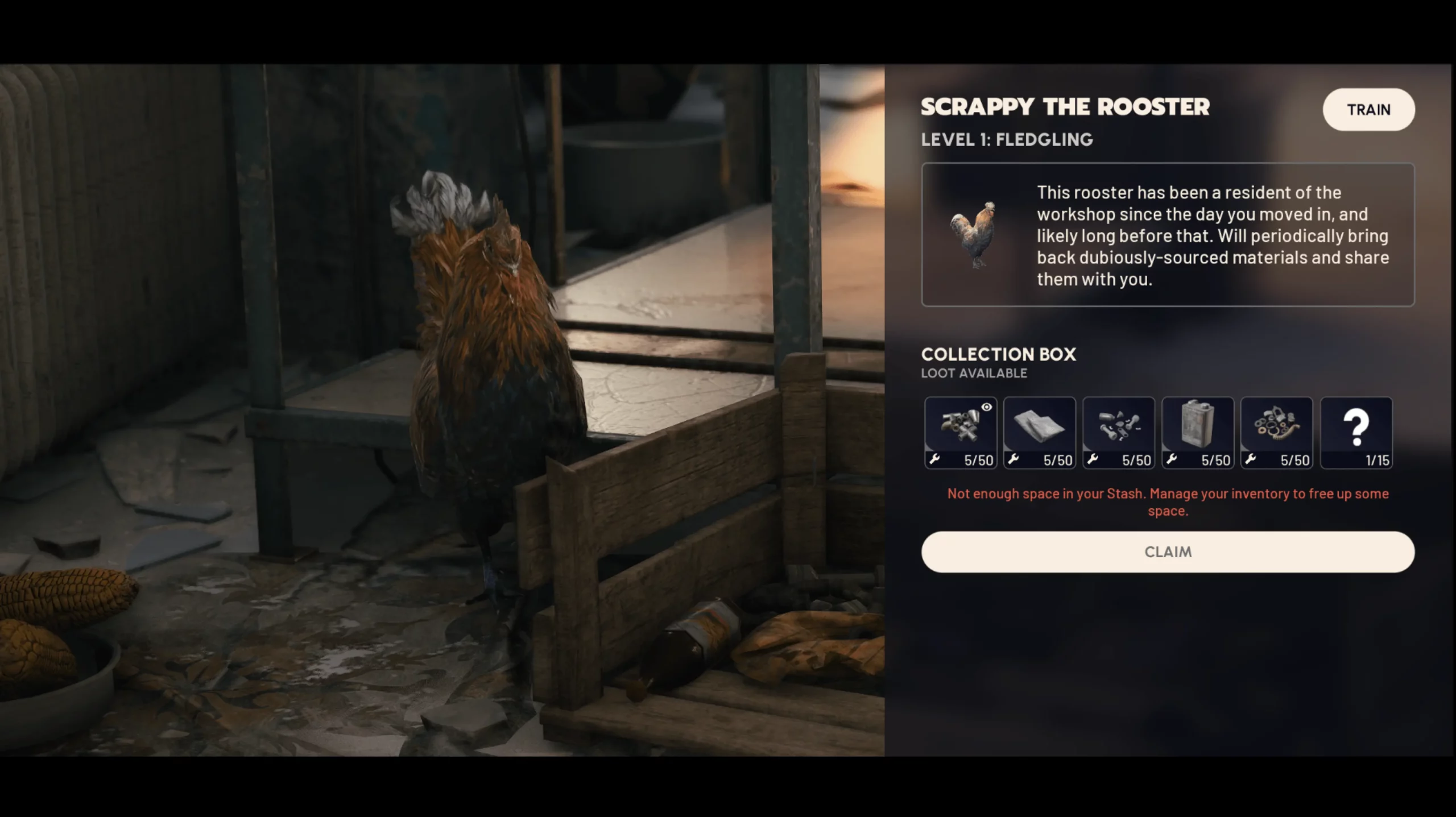Click the rooster portrait thumbnail

pyautogui.click(x=974, y=234)
